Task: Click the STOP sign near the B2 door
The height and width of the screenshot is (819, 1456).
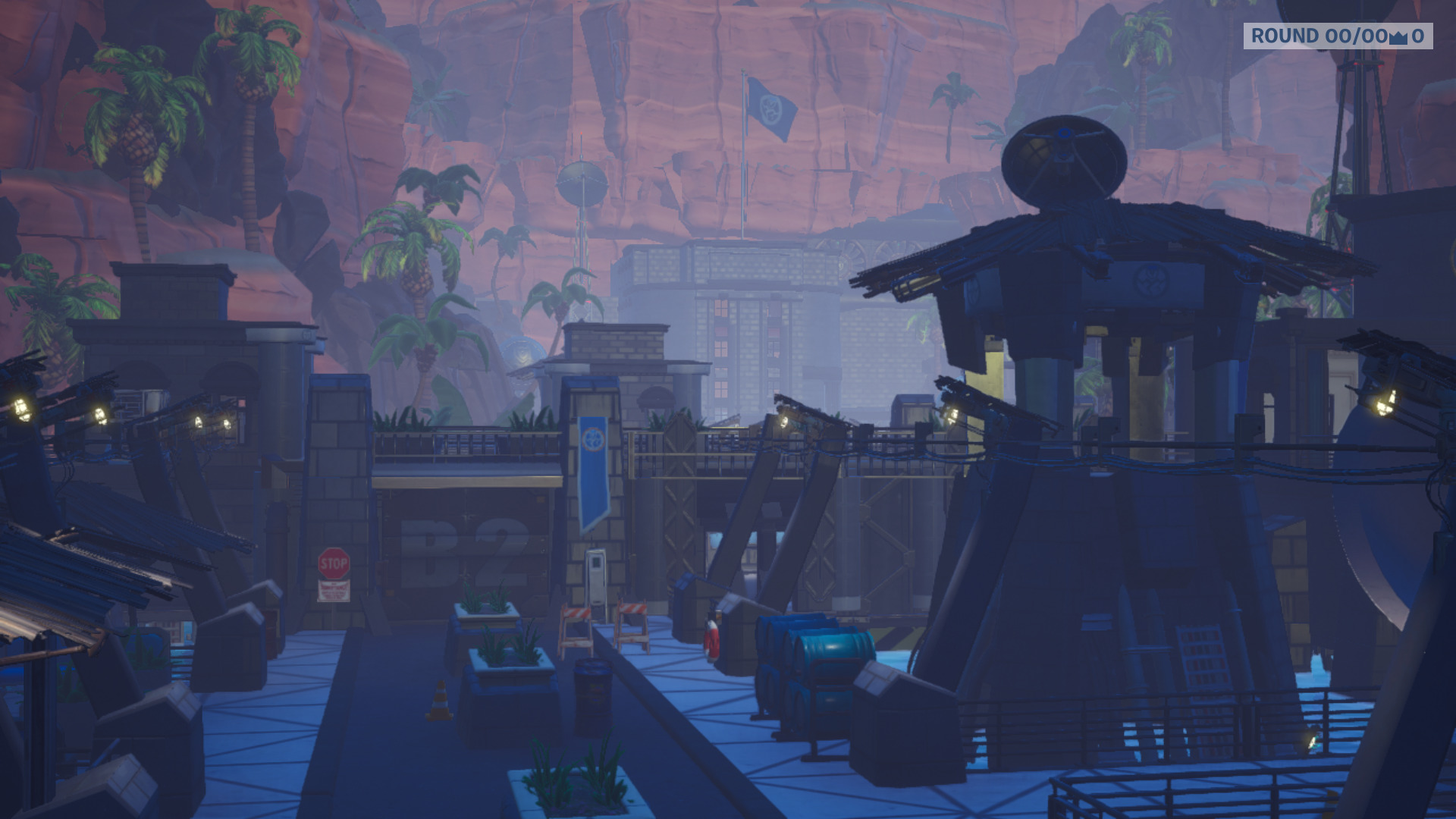Action: click(x=332, y=563)
